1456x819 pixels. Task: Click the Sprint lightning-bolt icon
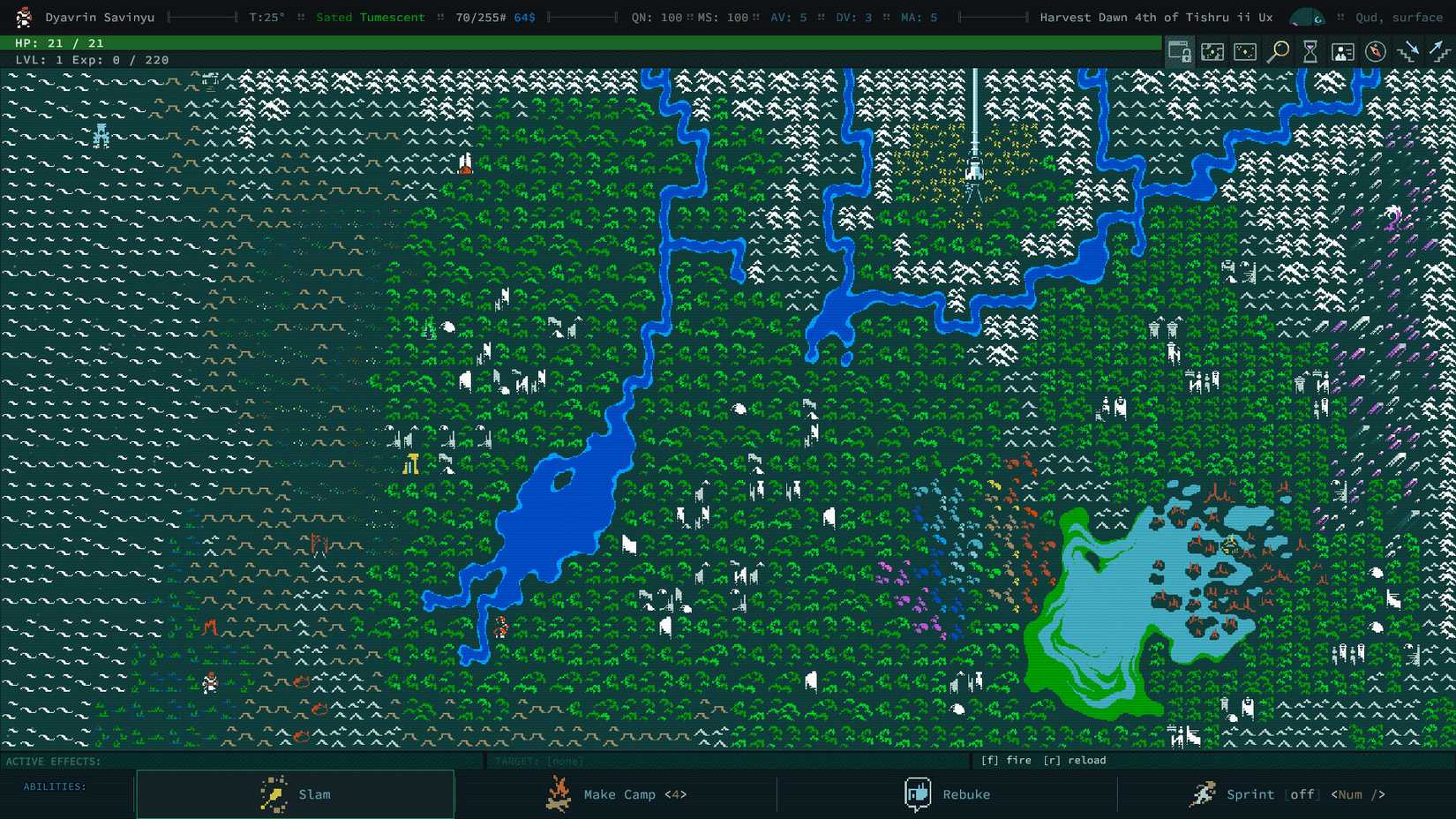[1204, 793]
